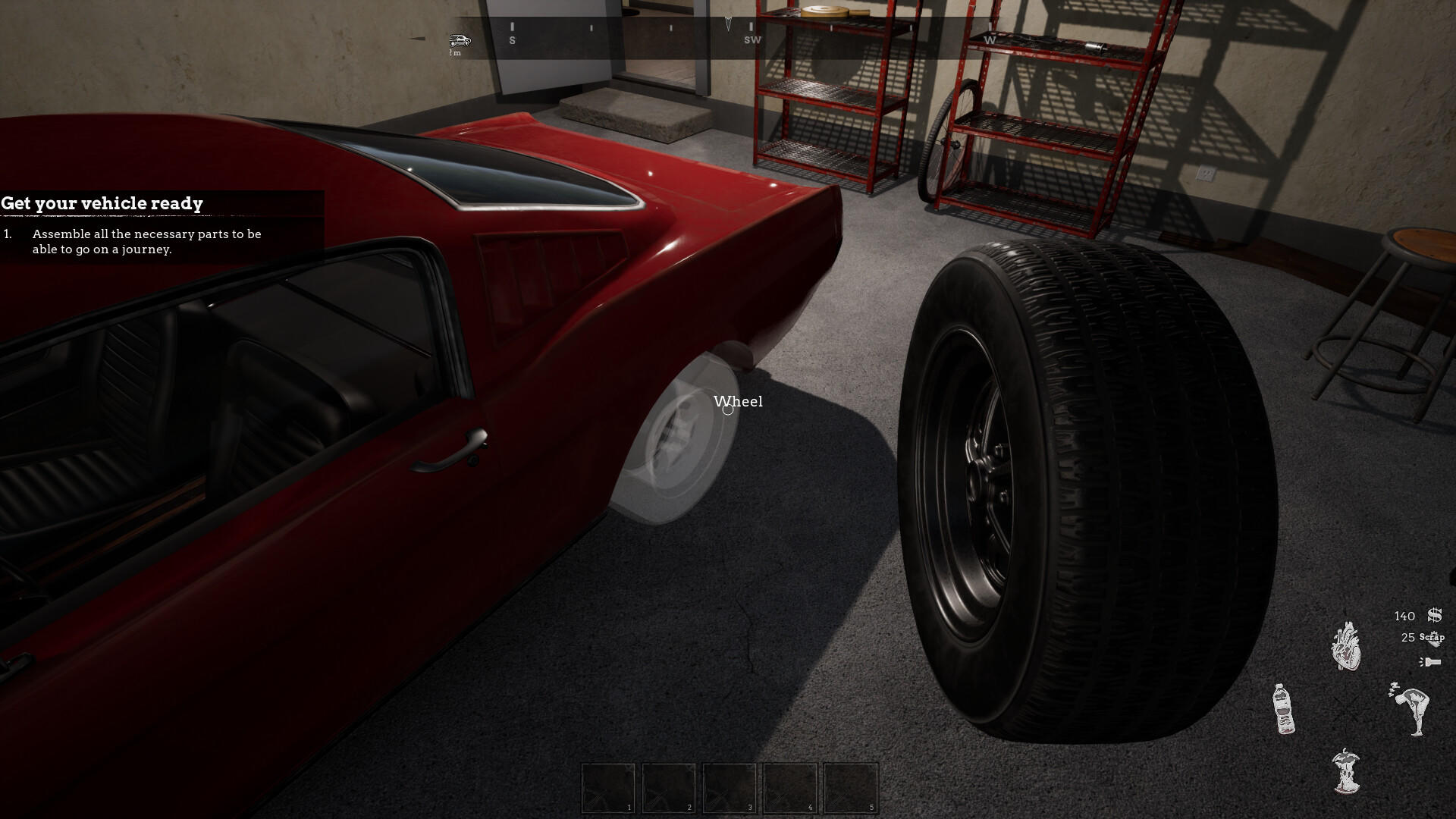Click the W marker on the compass
The image size is (1456, 819).
pyautogui.click(x=988, y=39)
